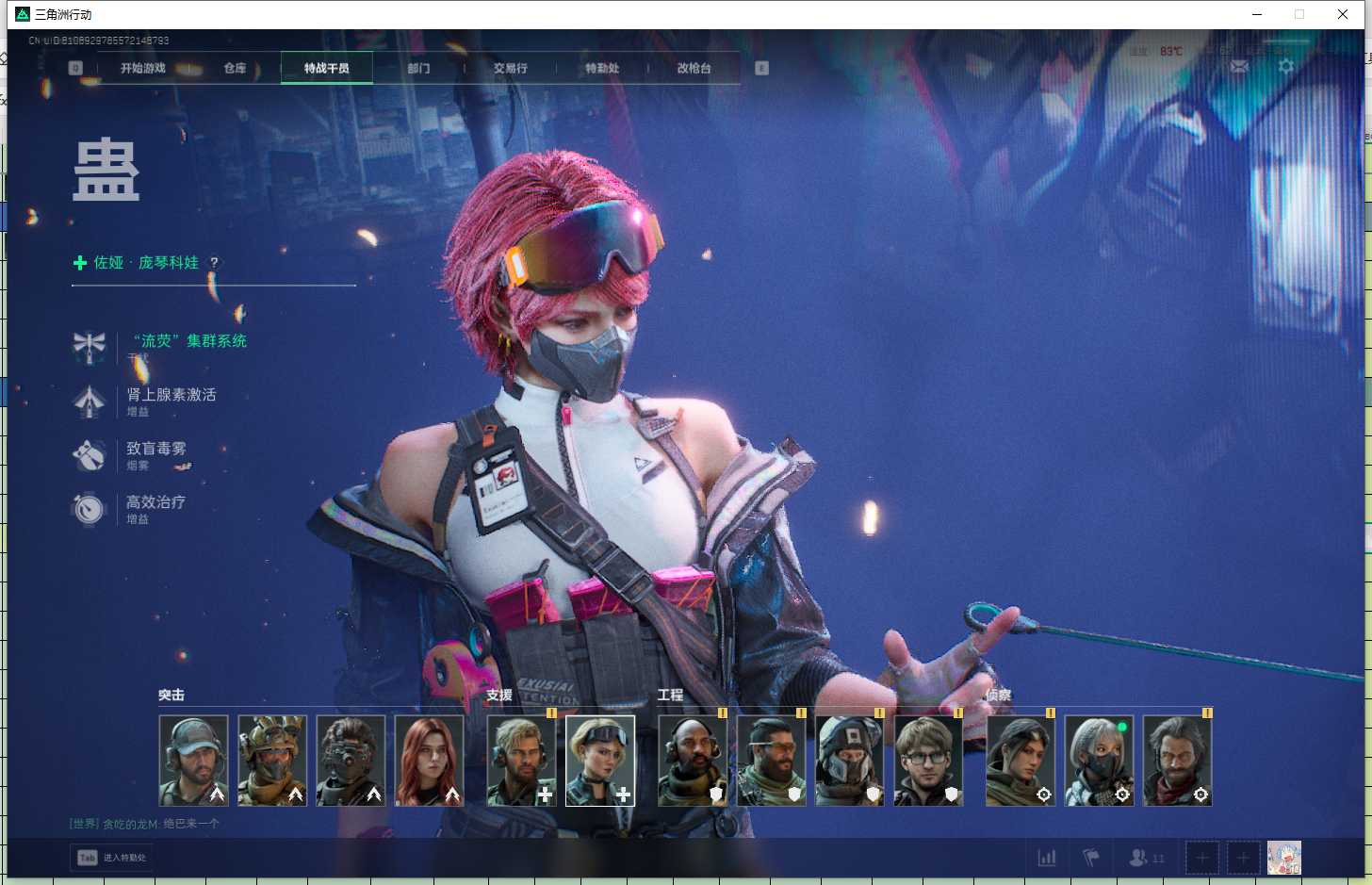Pick the bearded support operator with headset
This screenshot has height=885, width=1372.
(521, 761)
